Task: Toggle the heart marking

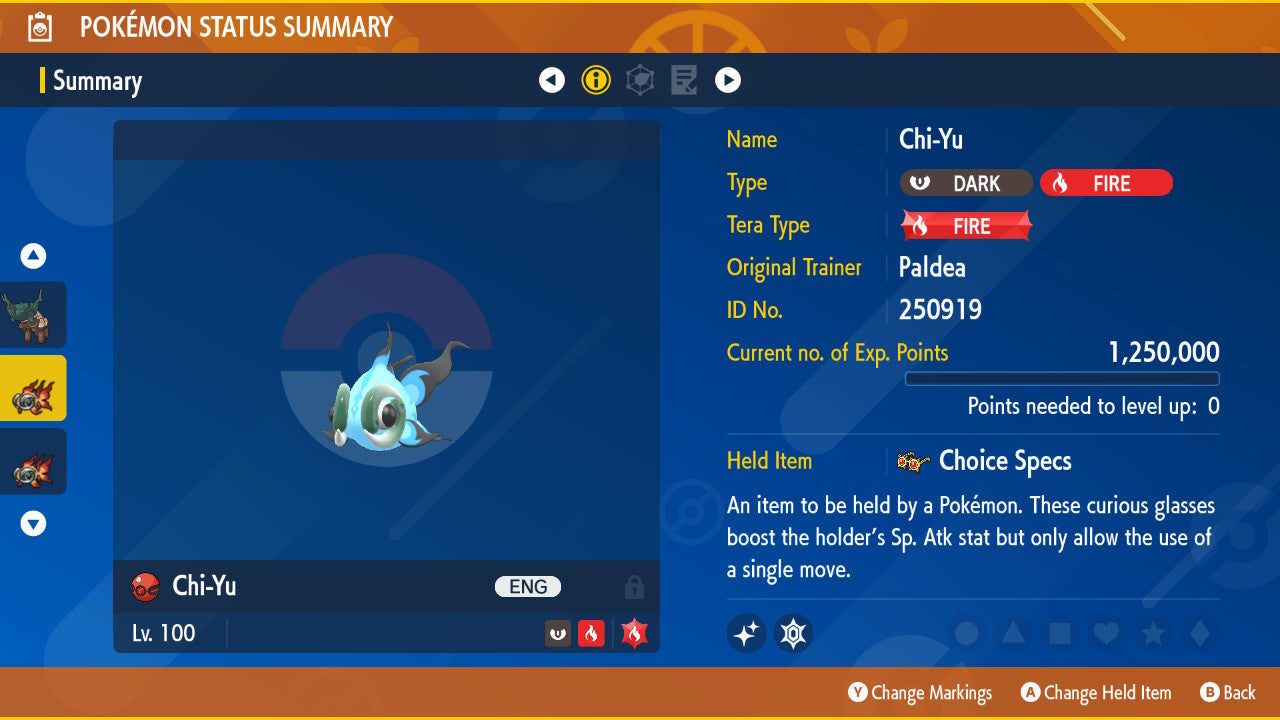Action: 1106,633
